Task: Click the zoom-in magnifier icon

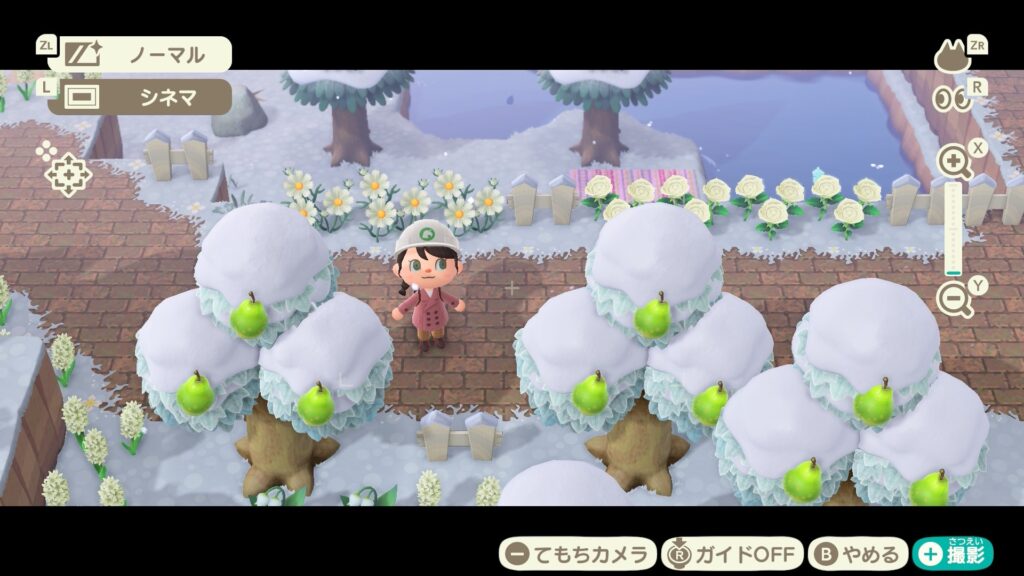Action: click(953, 161)
